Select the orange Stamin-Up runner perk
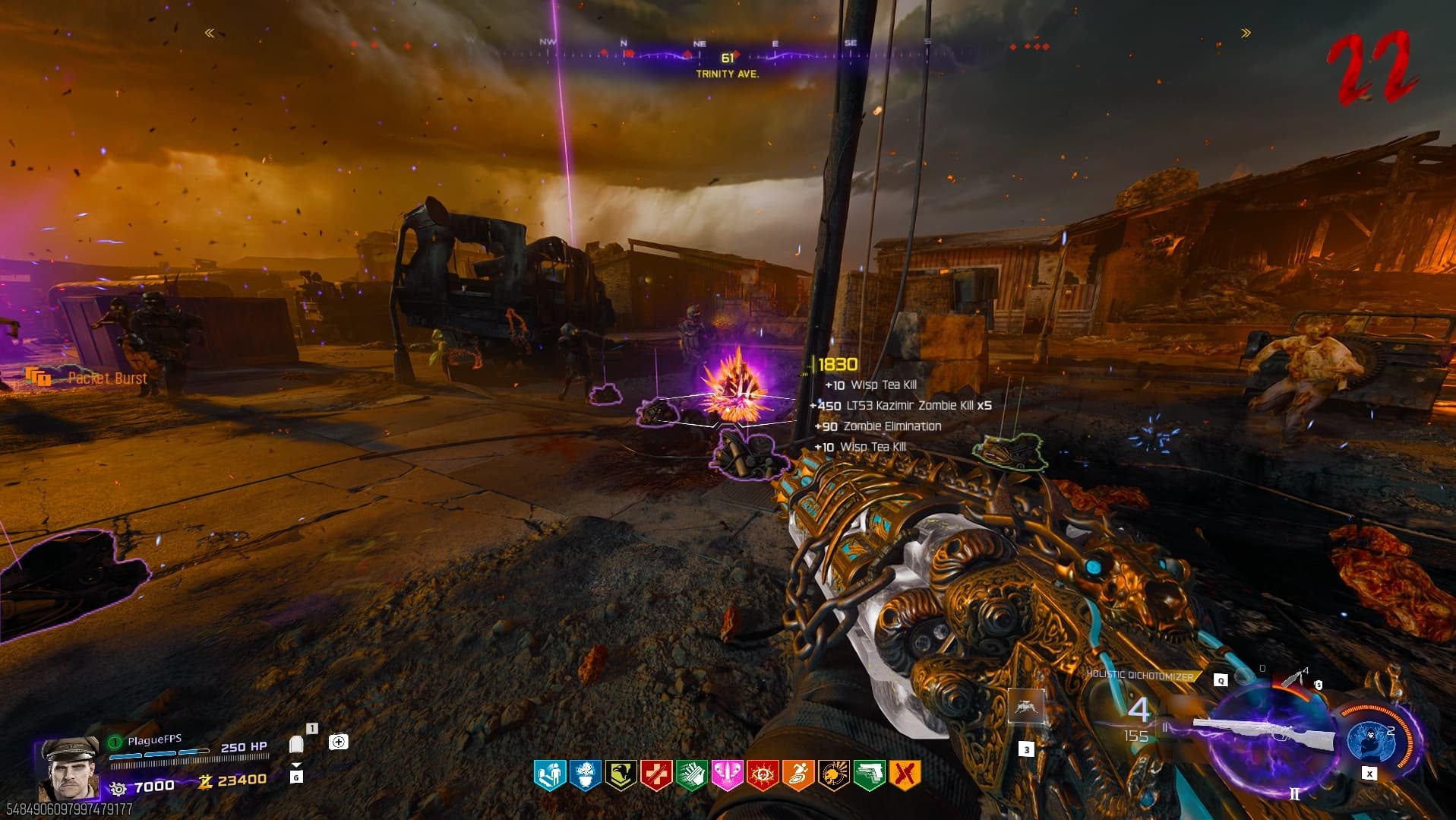1456x820 pixels. point(798,776)
